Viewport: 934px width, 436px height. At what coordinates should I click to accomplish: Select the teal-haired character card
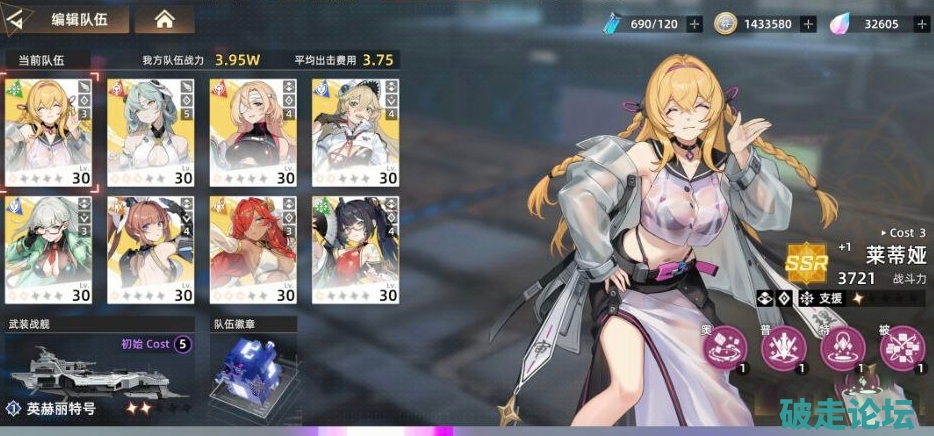[150, 131]
